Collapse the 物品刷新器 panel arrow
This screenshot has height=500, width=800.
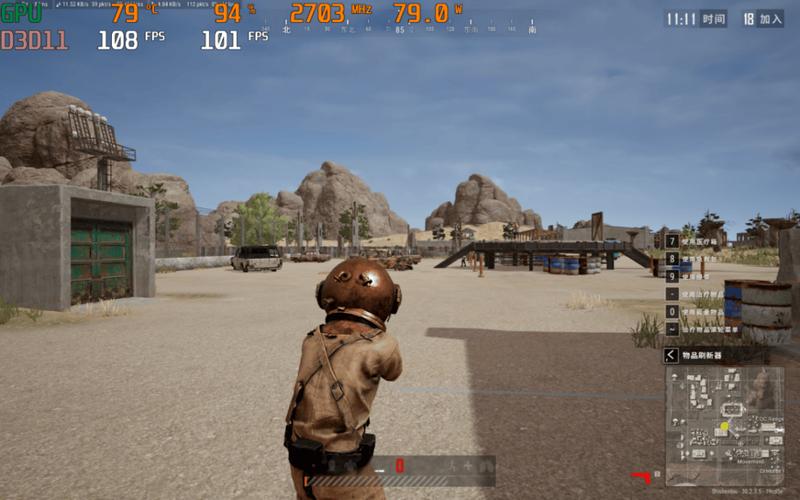pos(671,355)
